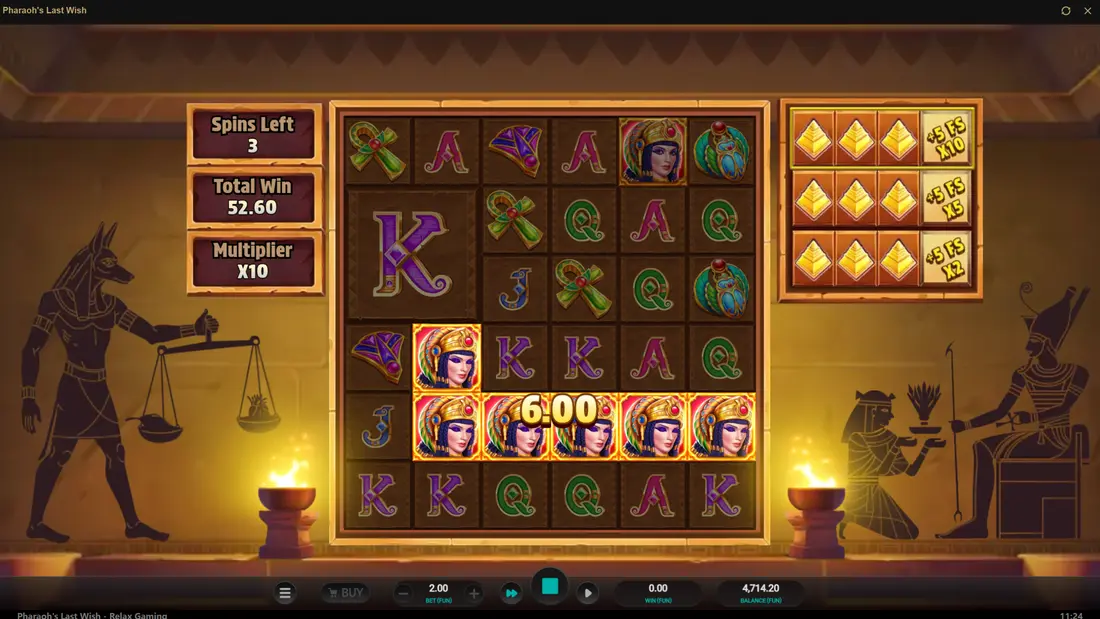Screen dimensions: 1100x619
Task: Increase the bet with the plus button
Action: click(x=474, y=593)
